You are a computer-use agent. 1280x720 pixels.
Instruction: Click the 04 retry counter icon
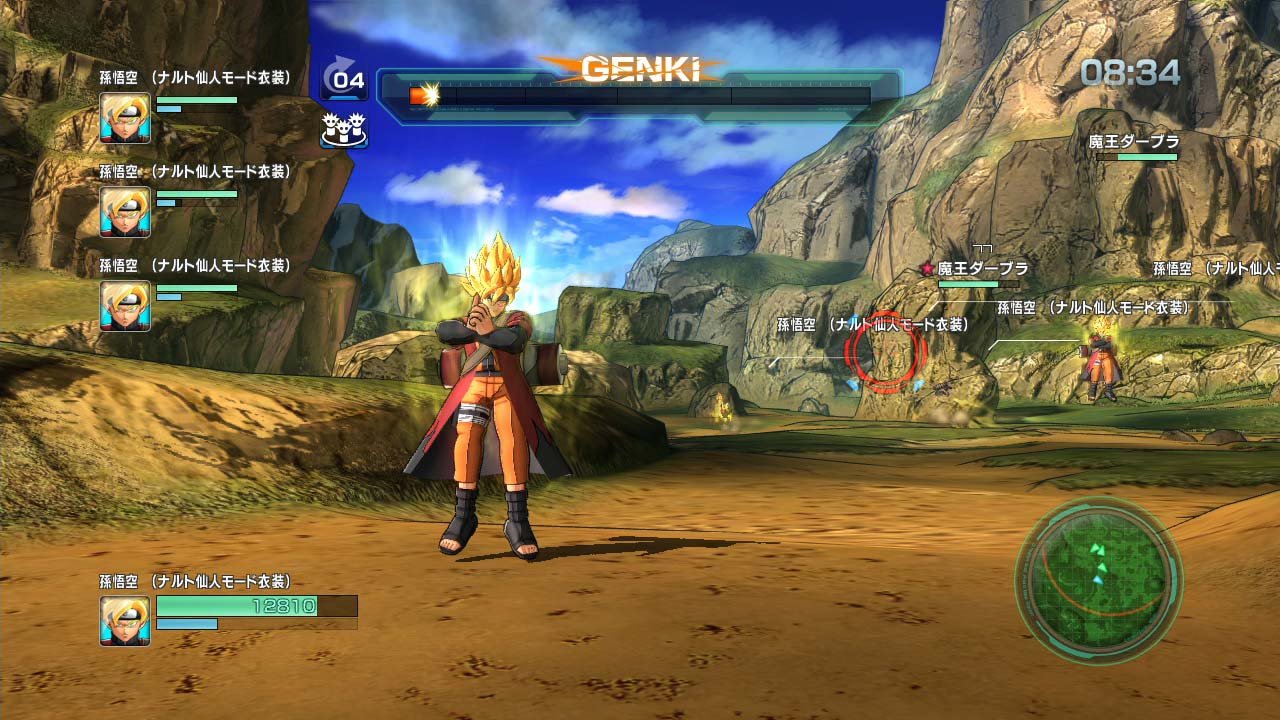click(x=345, y=80)
